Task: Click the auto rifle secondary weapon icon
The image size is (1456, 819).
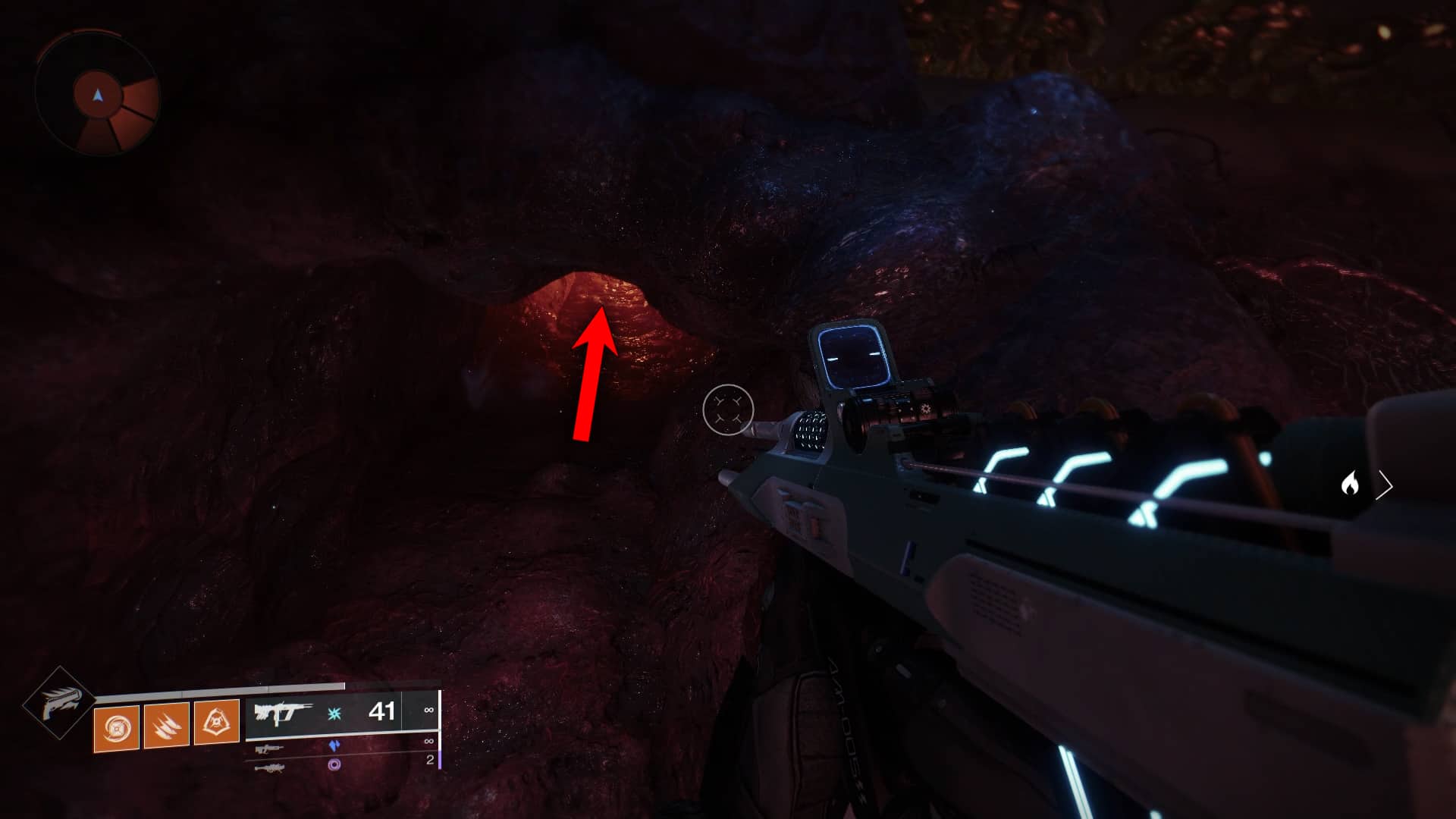Action: pos(269,748)
